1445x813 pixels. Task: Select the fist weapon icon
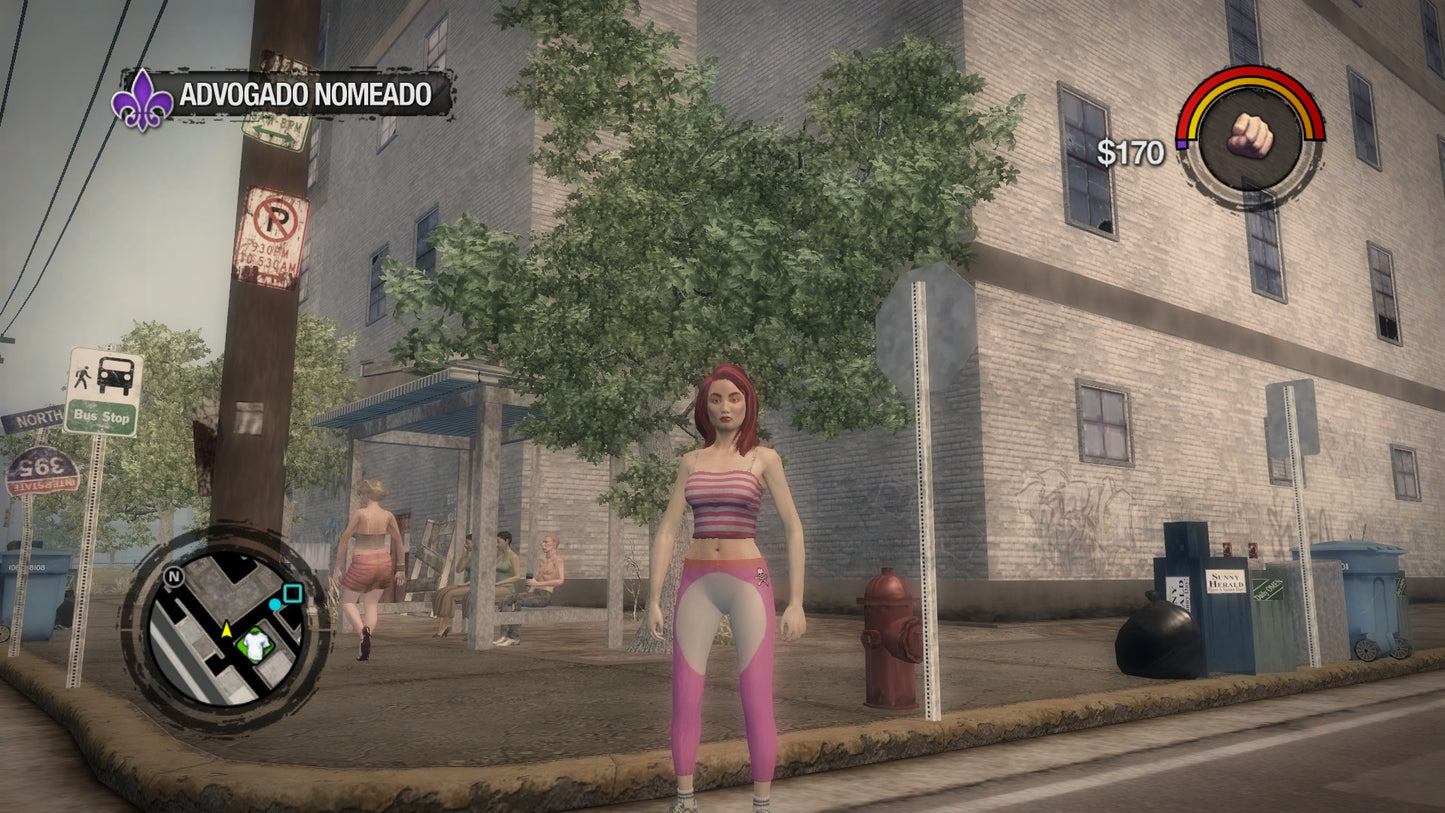click(x=1249, y=135)
